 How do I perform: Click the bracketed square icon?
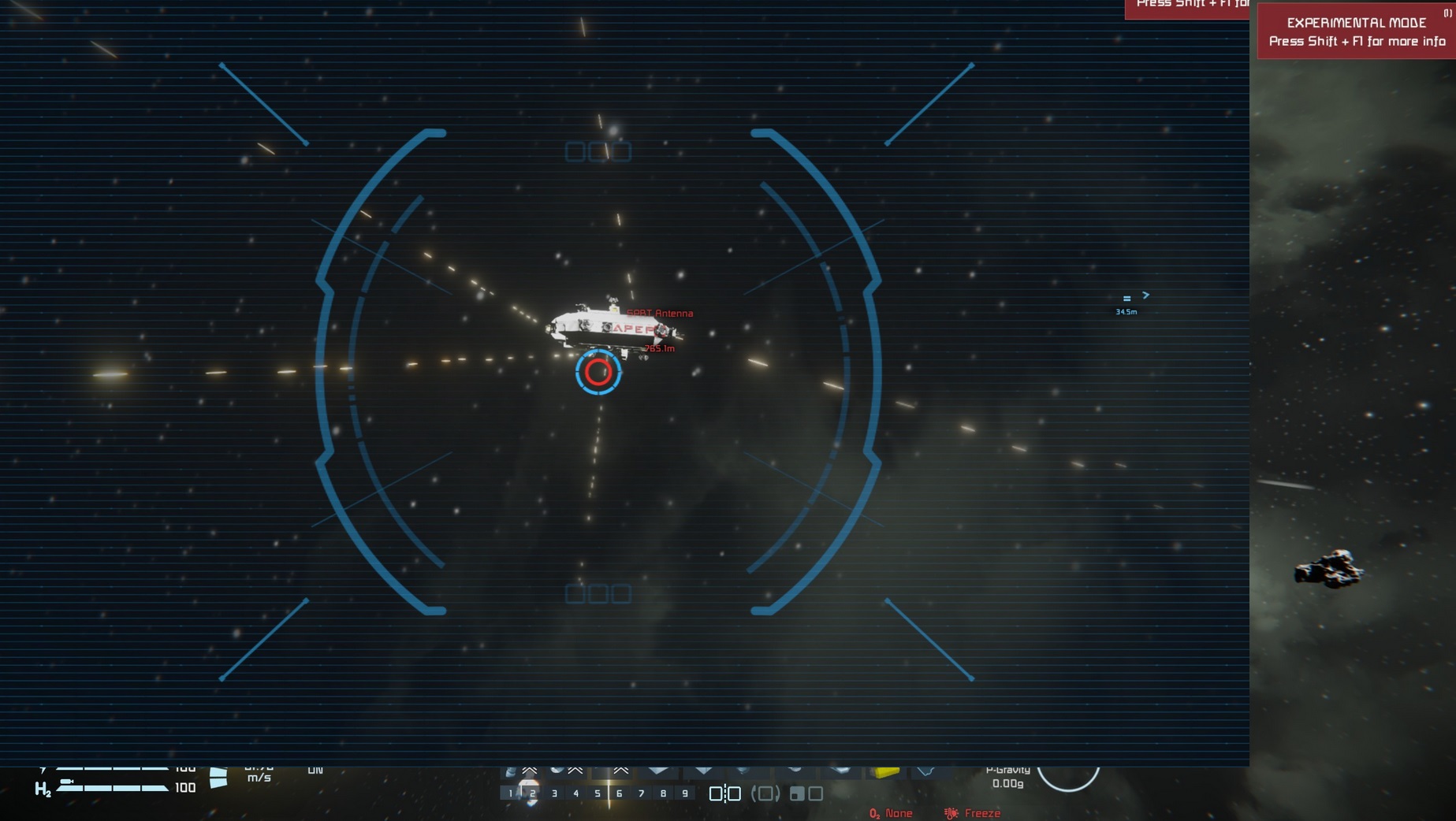(x=765, y=793)
